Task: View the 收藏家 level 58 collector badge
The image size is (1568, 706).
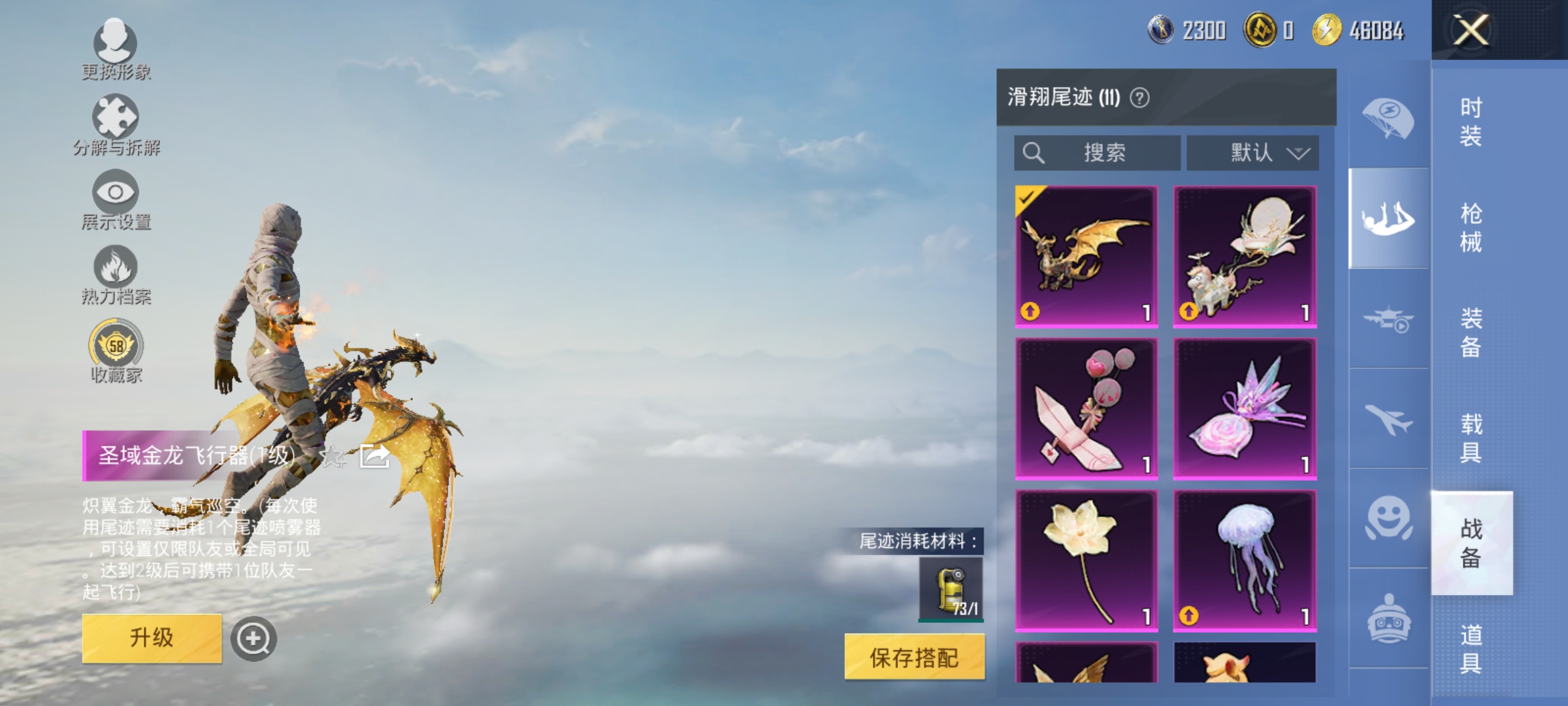Action: pos(116,350)
